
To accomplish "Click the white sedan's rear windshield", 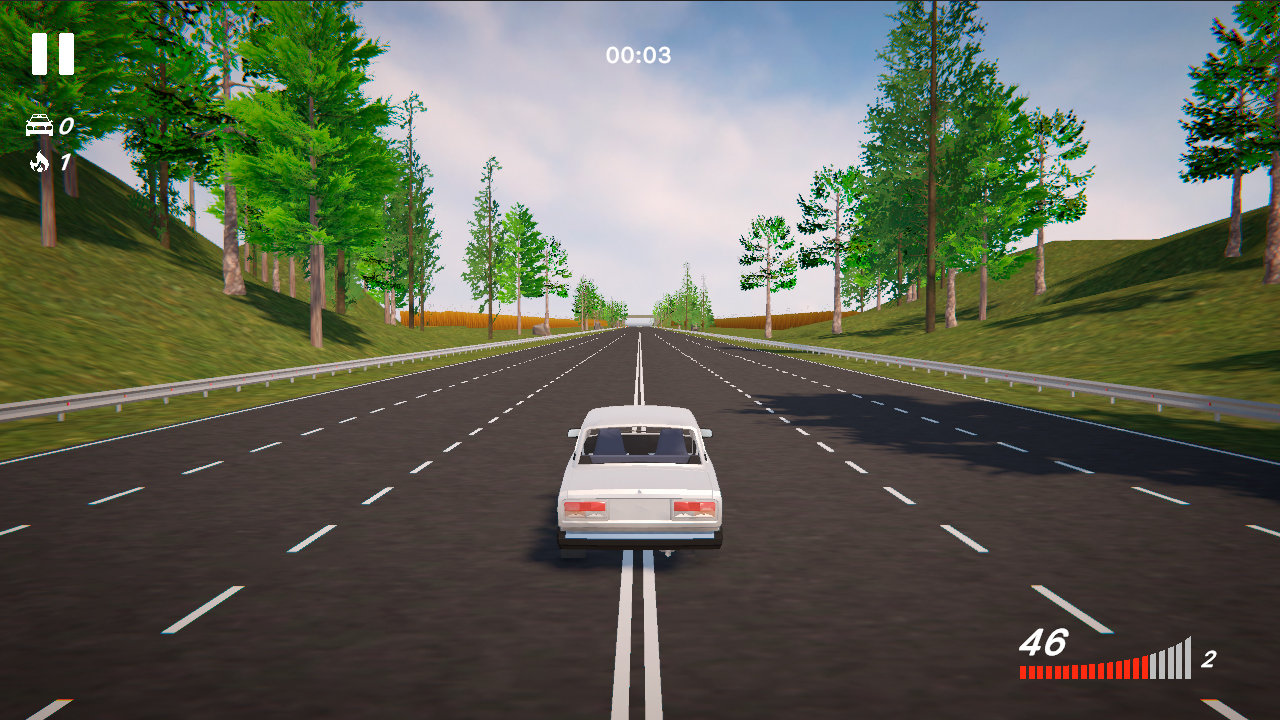I will coord(638,444).
